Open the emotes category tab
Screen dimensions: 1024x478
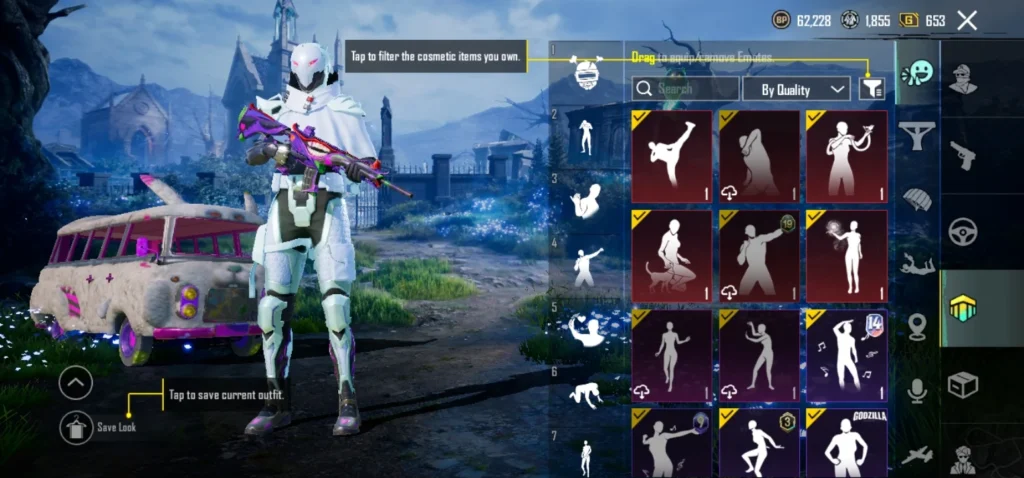tap(916, 73)
